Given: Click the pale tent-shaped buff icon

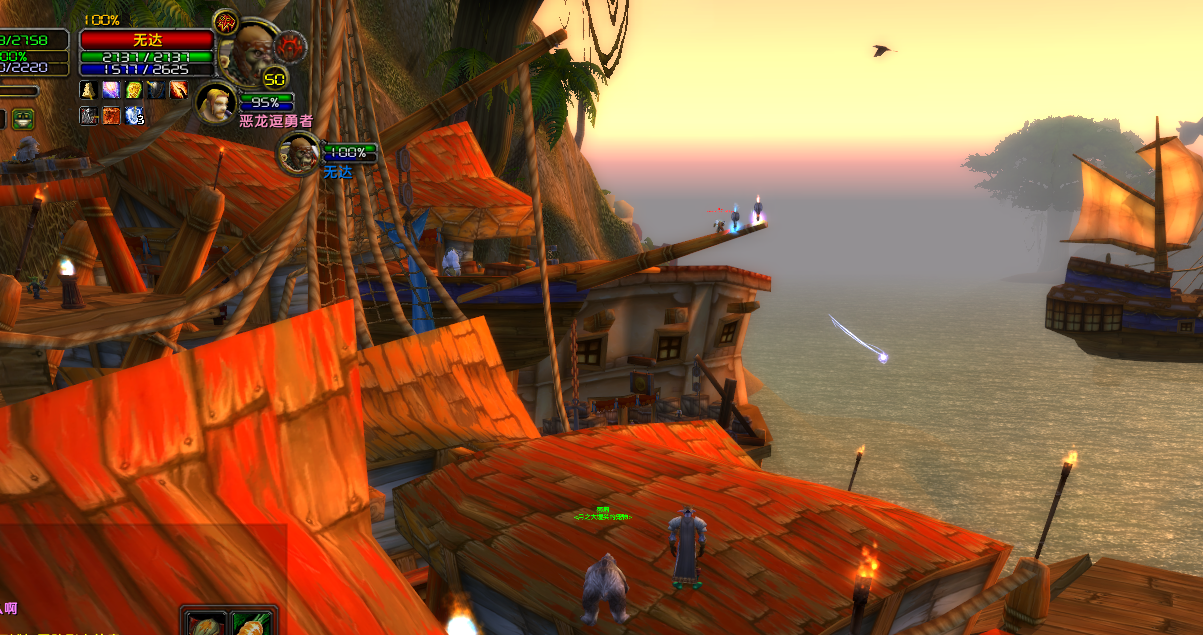Looking at the screenshot, I should [89, 90].
